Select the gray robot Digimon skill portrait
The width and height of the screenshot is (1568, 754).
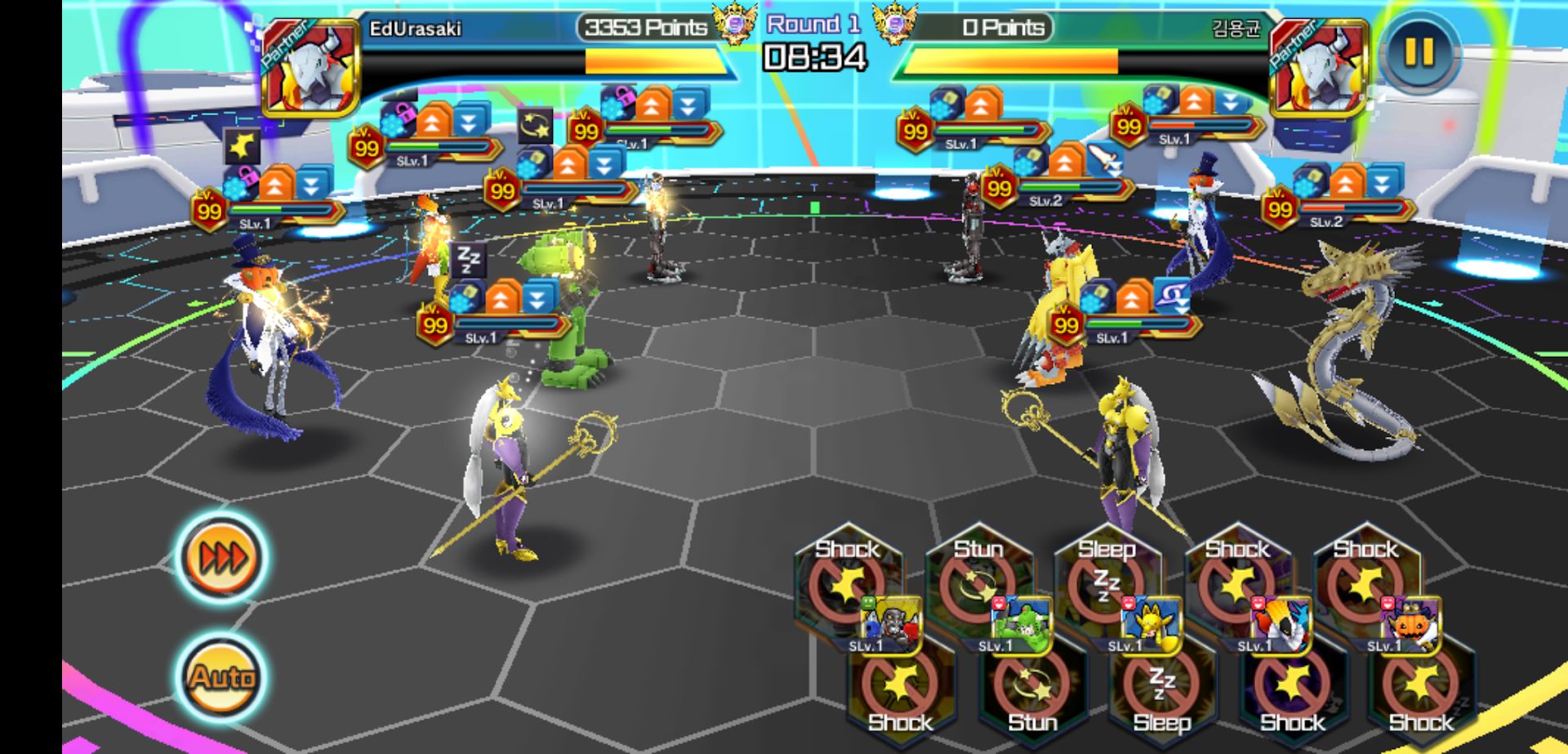coord(893,625)
